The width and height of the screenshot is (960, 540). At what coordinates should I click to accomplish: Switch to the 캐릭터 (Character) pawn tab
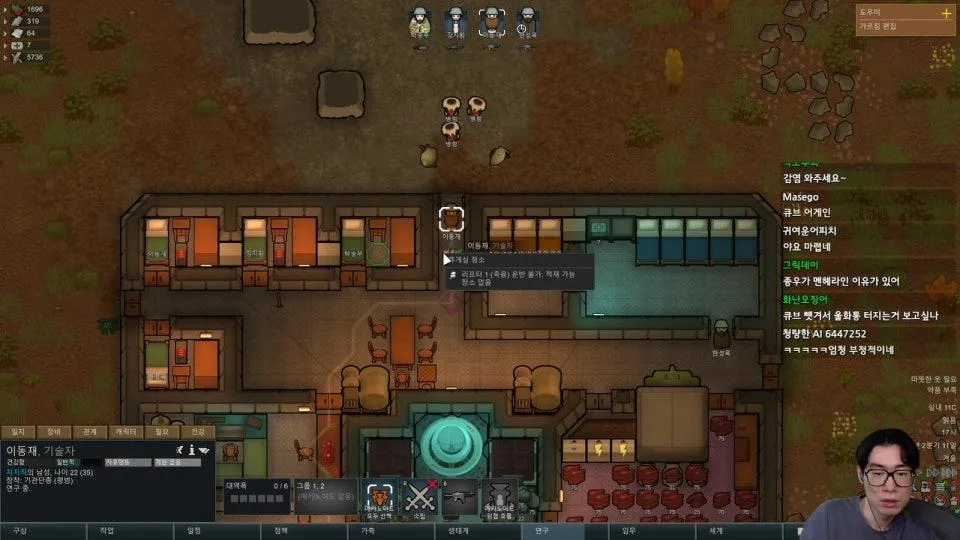pos(126,432)
